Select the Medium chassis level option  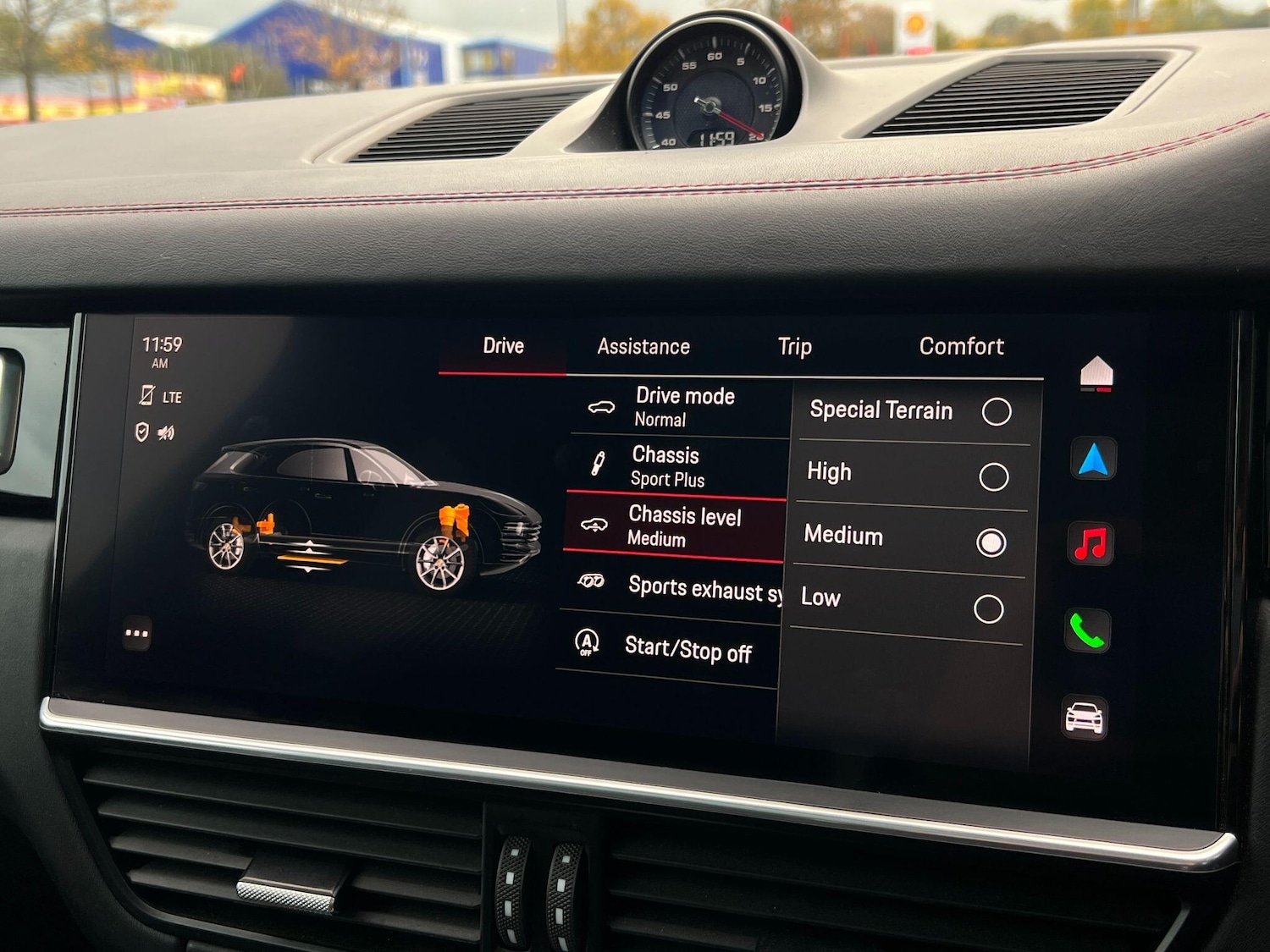click(991, 542)
